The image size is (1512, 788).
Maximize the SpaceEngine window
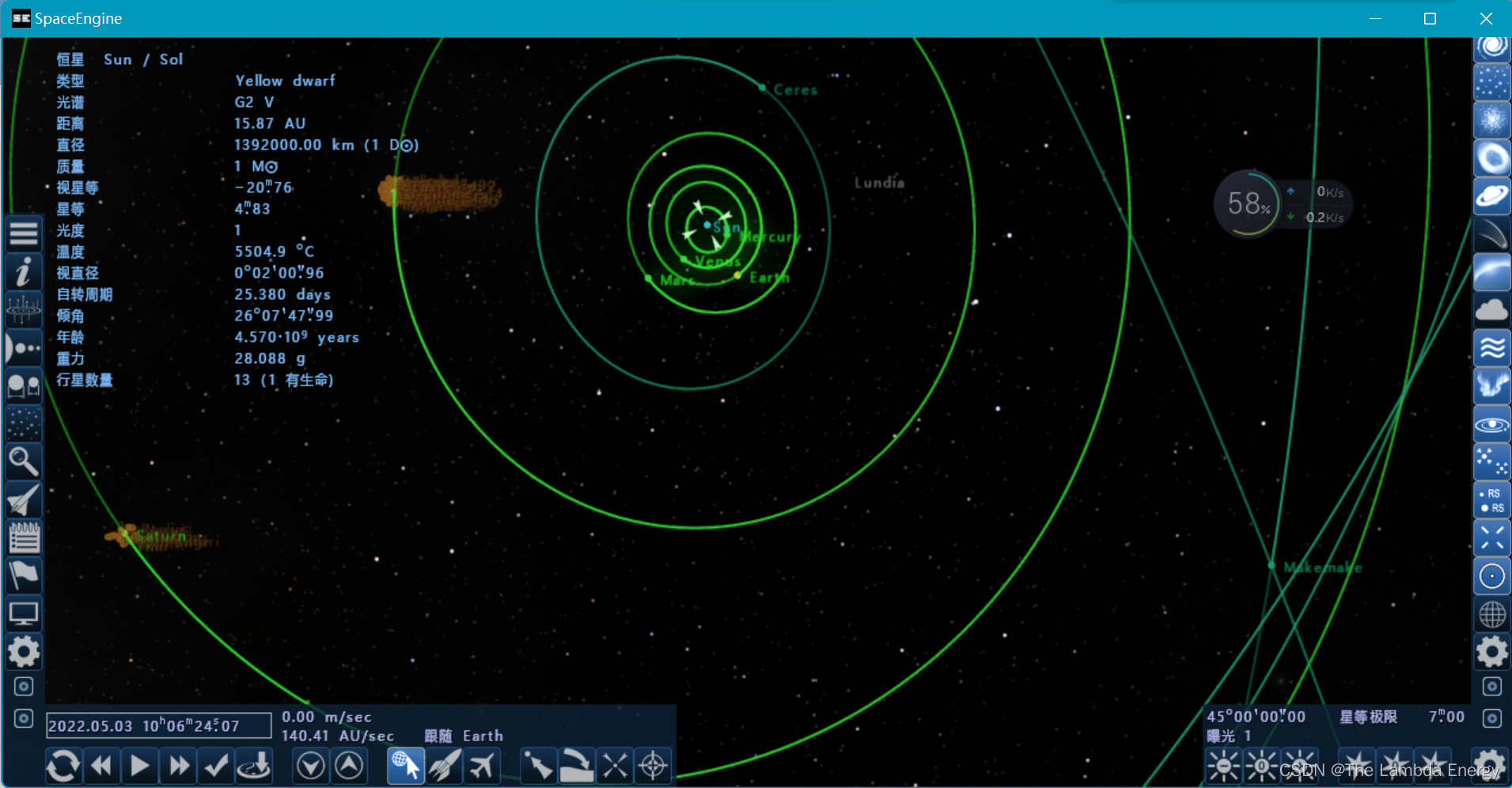1430,18
